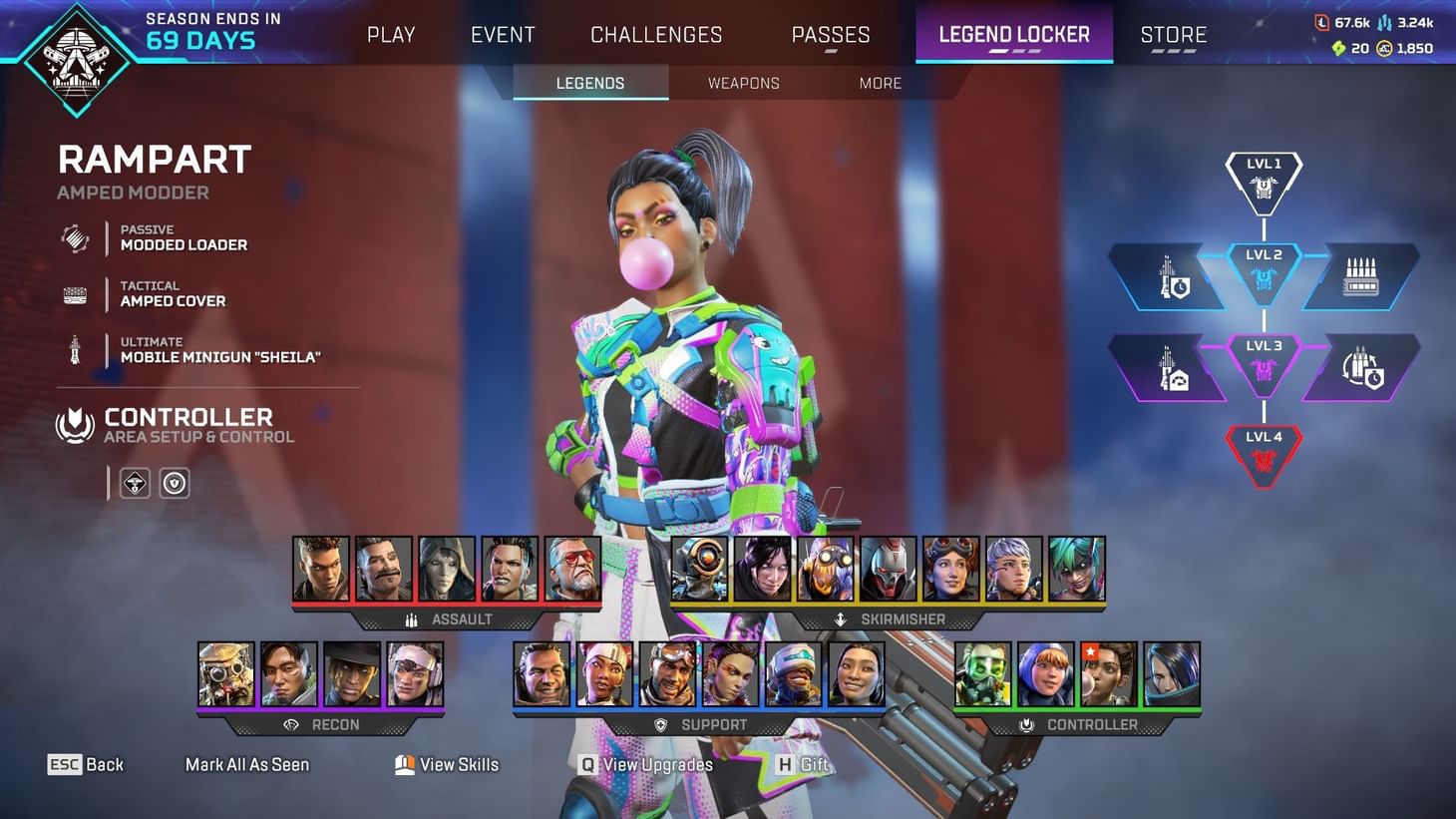Open the reload timer upgrade at LVL 3
This screenshot has height=819, width=1456.
click(1359, 367)
